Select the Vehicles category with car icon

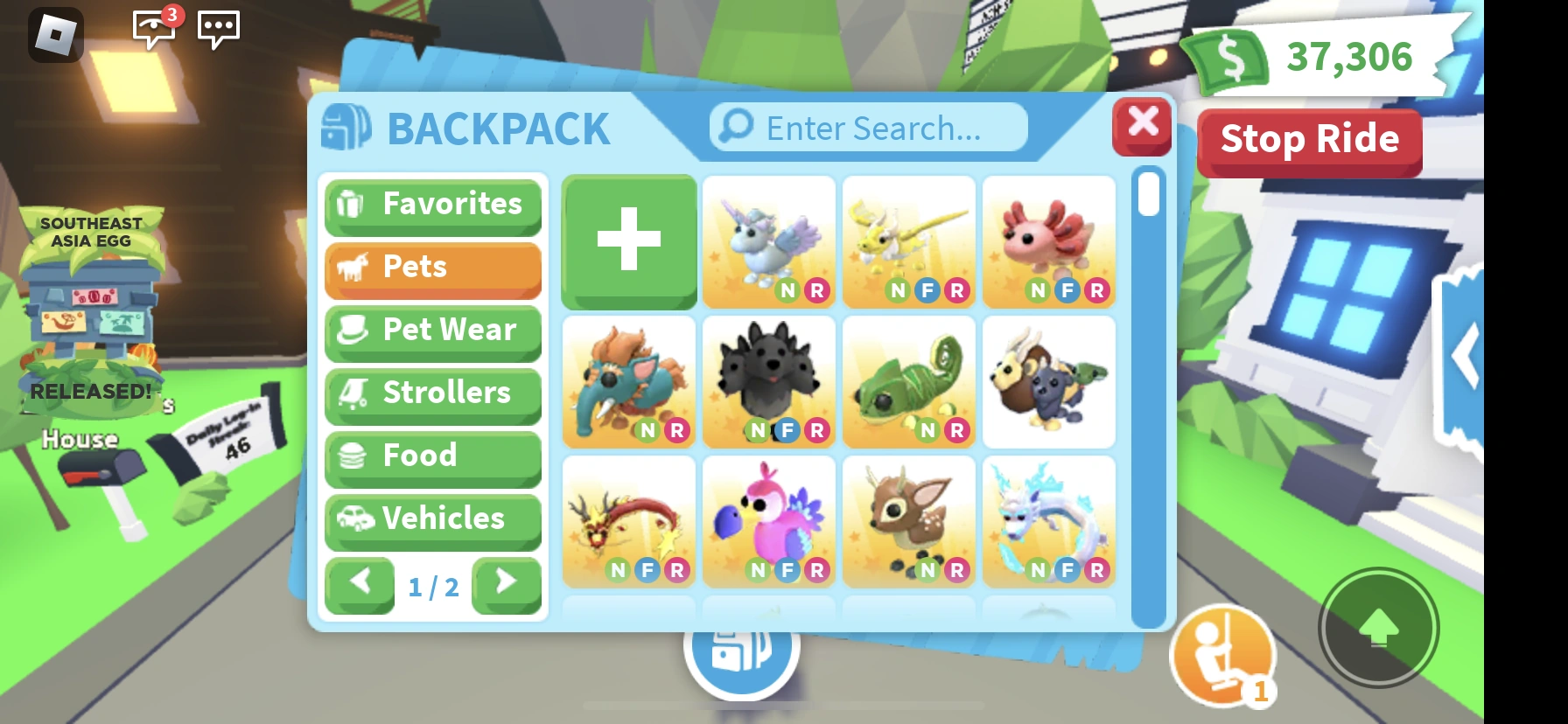click(x=432, y=519)
